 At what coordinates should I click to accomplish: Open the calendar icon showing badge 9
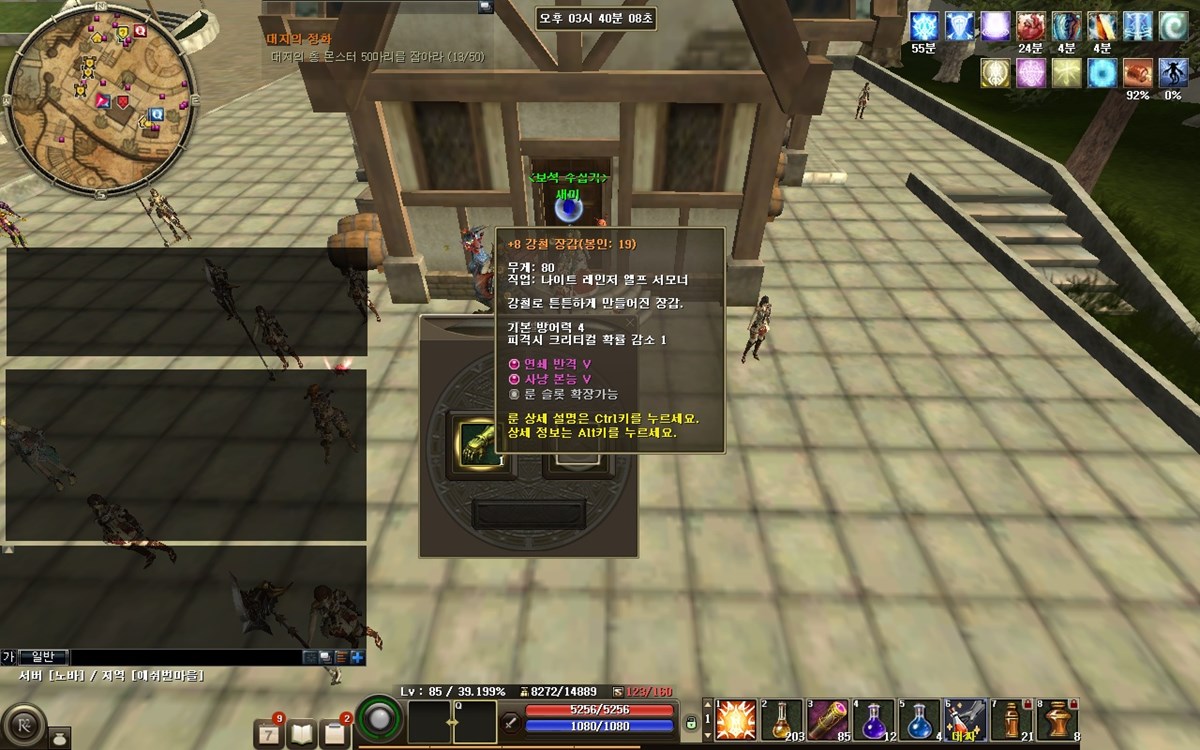[x=268, y=734]
